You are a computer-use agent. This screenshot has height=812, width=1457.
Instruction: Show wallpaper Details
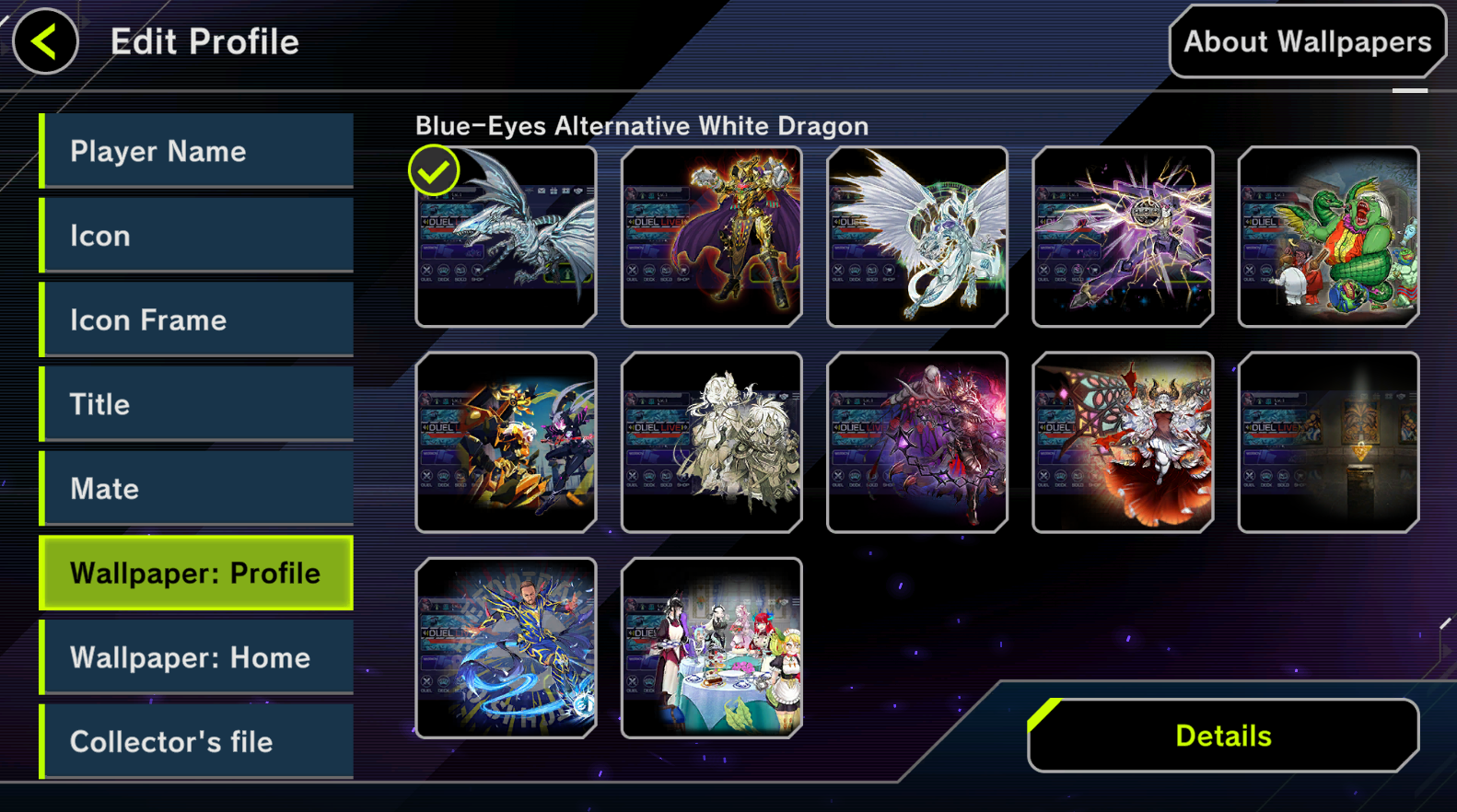pos(1223,736)
